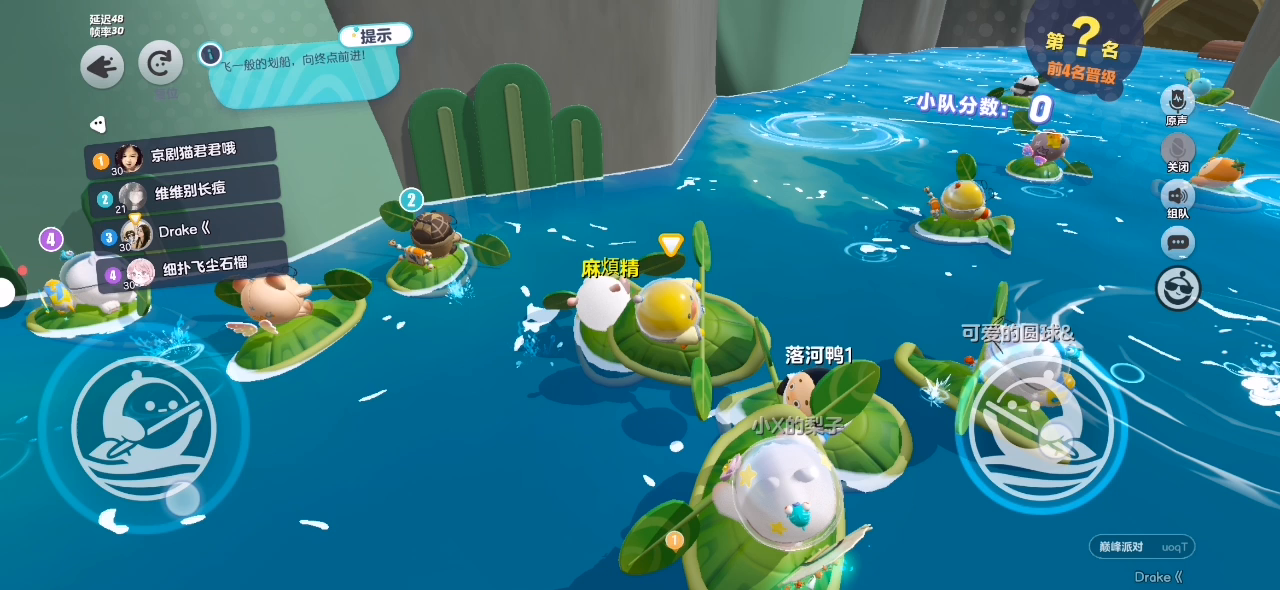The image size is (1280, 590).
Task: Click the circular reset position button
Action: (x=160, y=63)
